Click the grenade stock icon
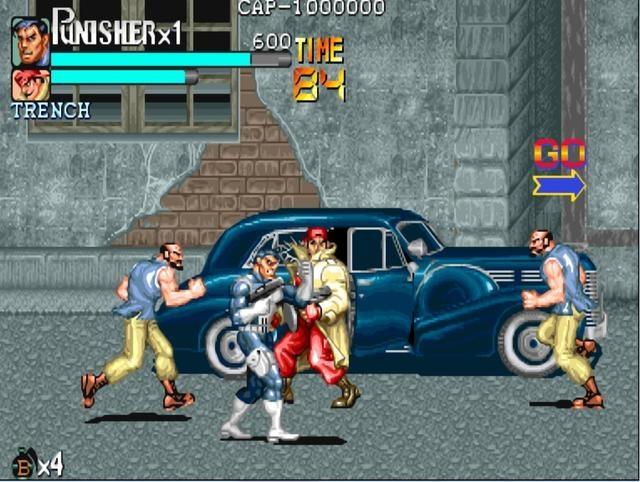This screenshot has width=640, height=482. pyautogui.click(x=24, y=463)
